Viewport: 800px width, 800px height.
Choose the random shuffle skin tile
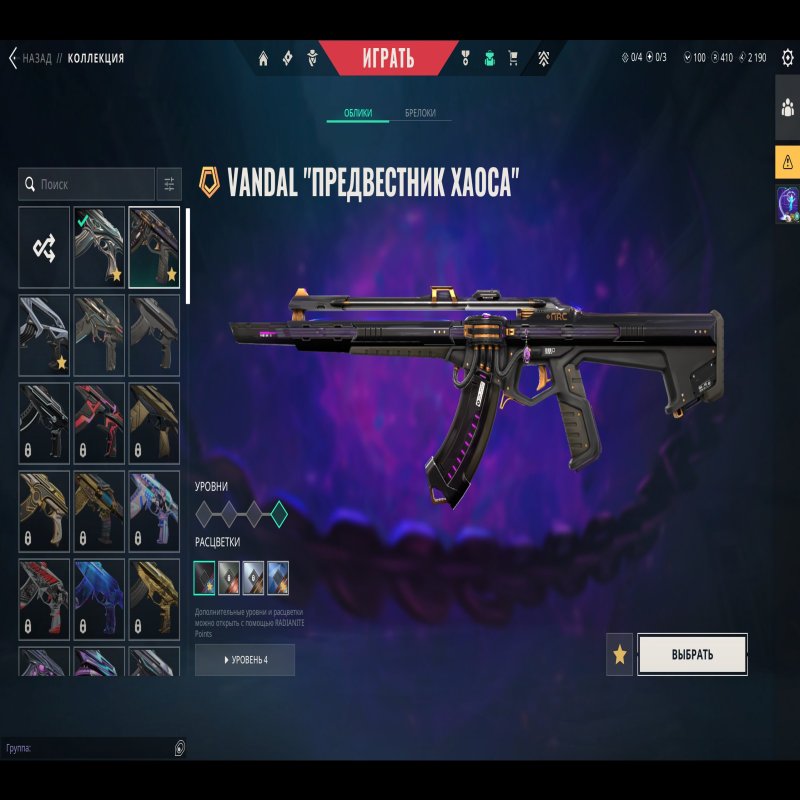click(44, 247)
